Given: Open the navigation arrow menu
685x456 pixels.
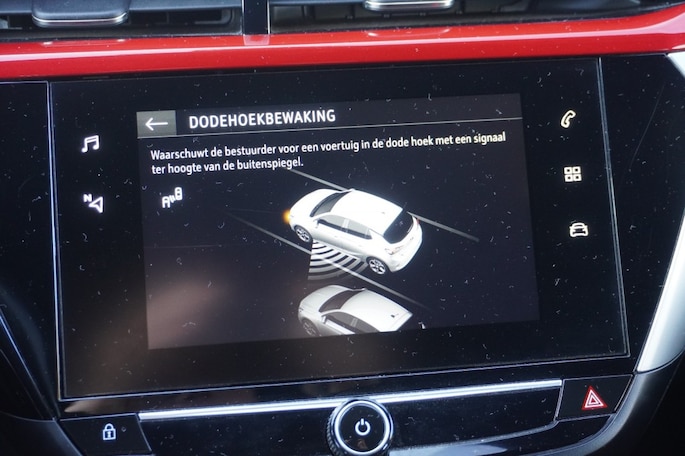Looking at the screenshot, I should click(x=93, y=203).
